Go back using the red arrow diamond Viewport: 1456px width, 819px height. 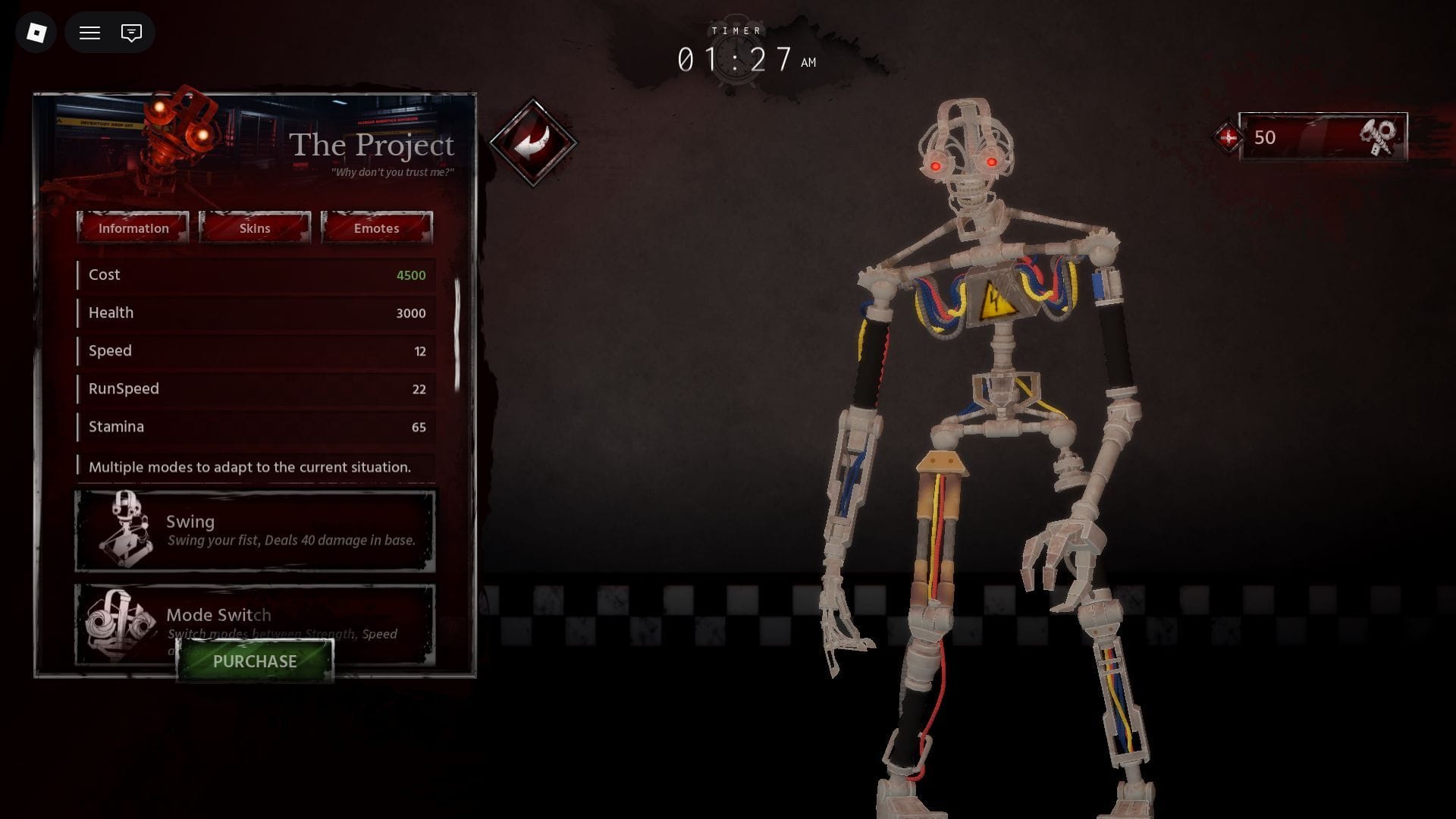[533, 142]
